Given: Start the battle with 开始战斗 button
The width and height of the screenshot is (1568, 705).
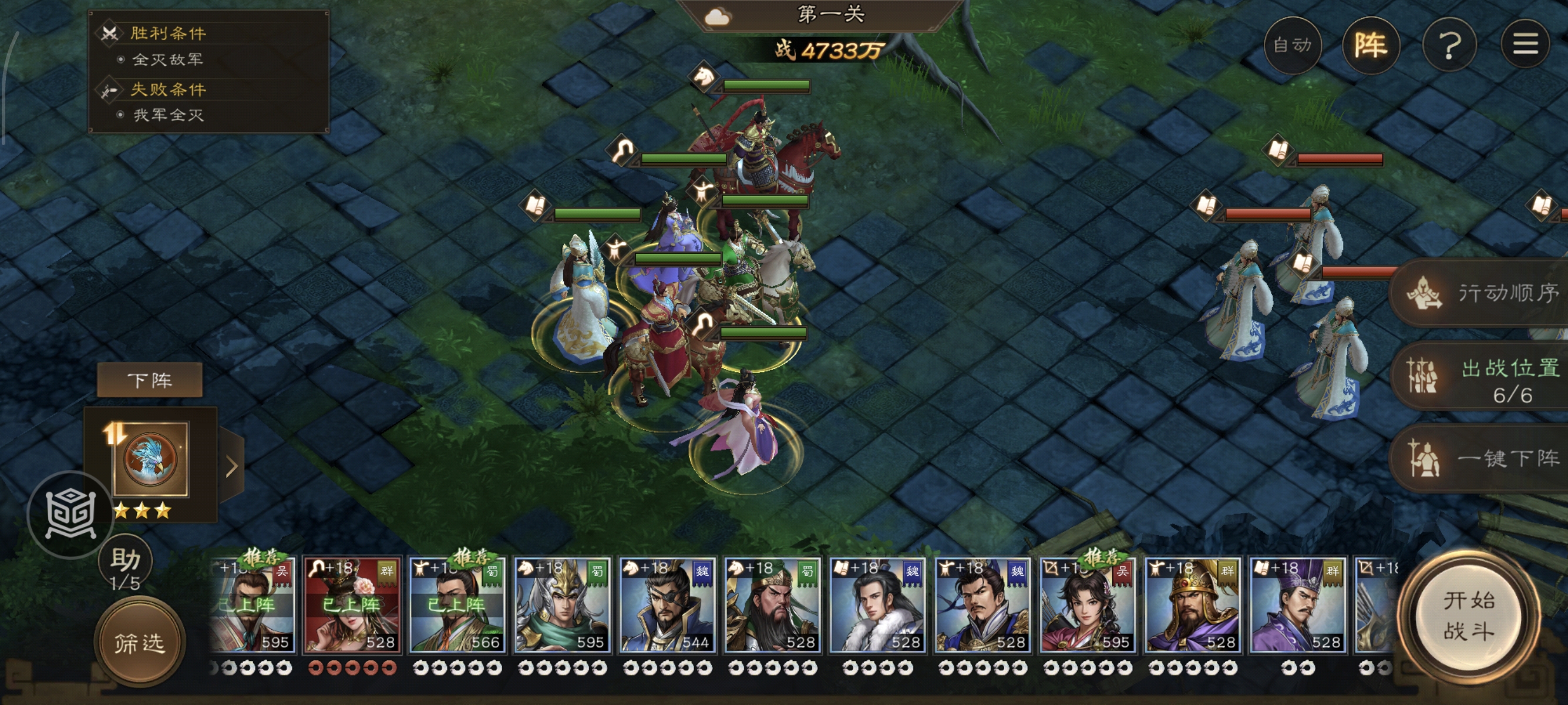Looking at the screenshot, I should (1468, 616).
